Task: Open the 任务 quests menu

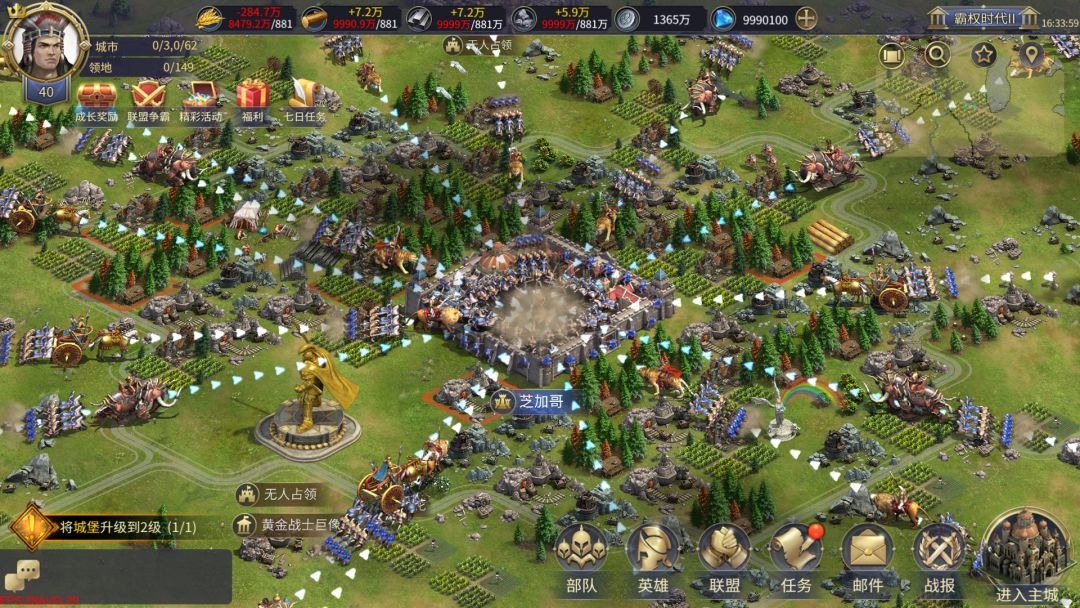Action: [x=796, y=558]
